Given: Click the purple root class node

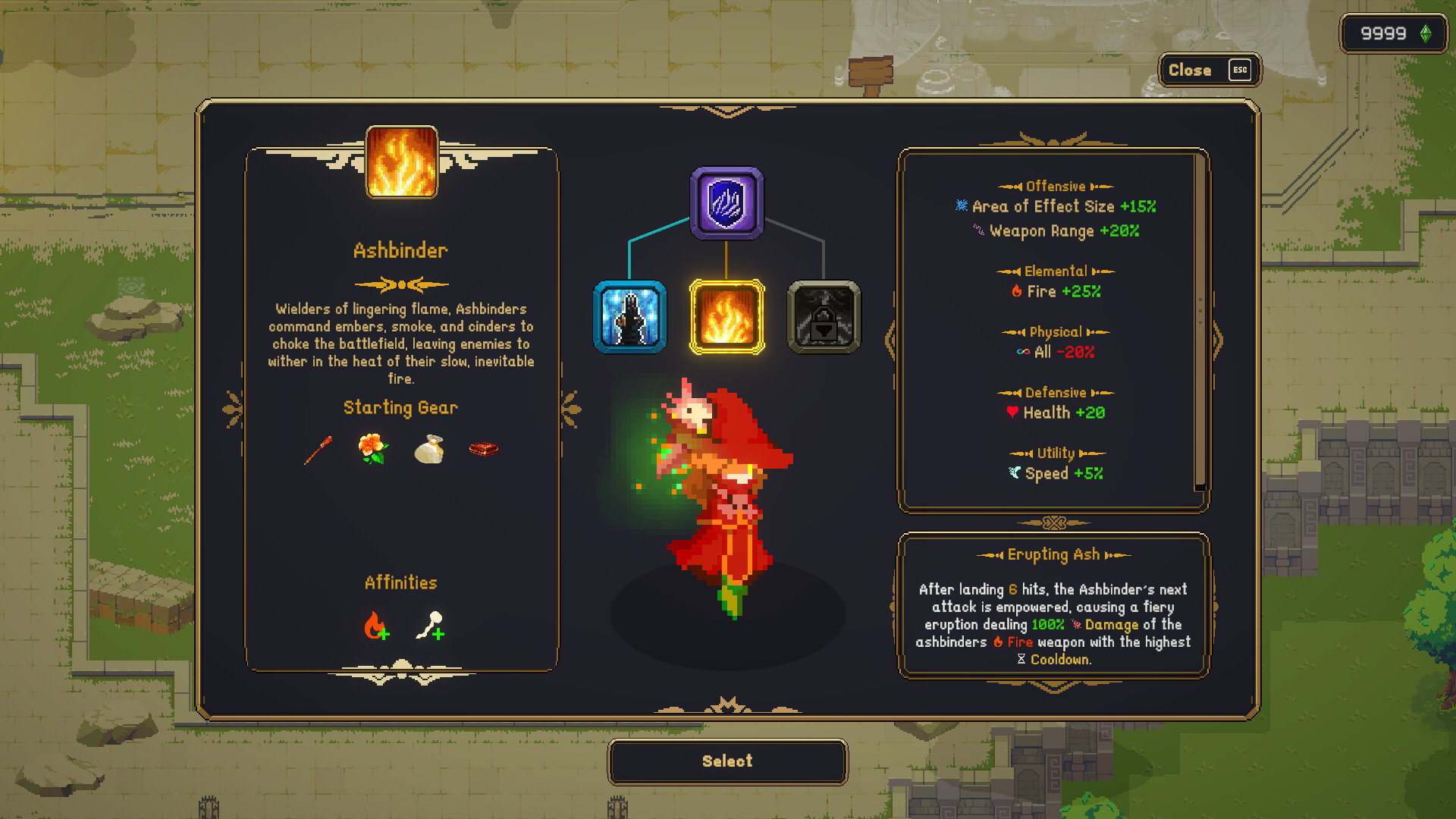Looking at the screenshot, I should pos(726,202).
